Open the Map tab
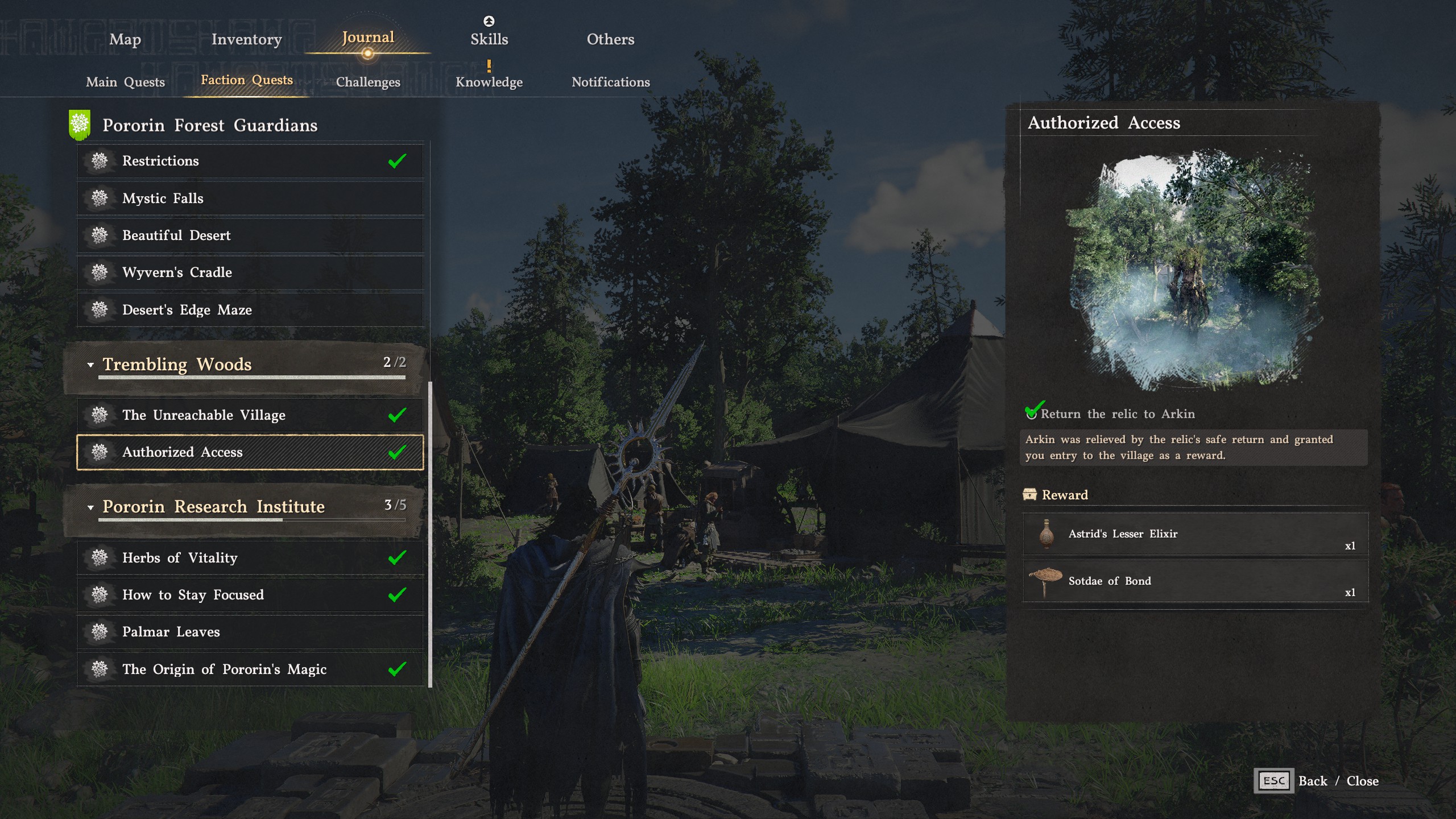The image size is (1456, 819). 125,39
